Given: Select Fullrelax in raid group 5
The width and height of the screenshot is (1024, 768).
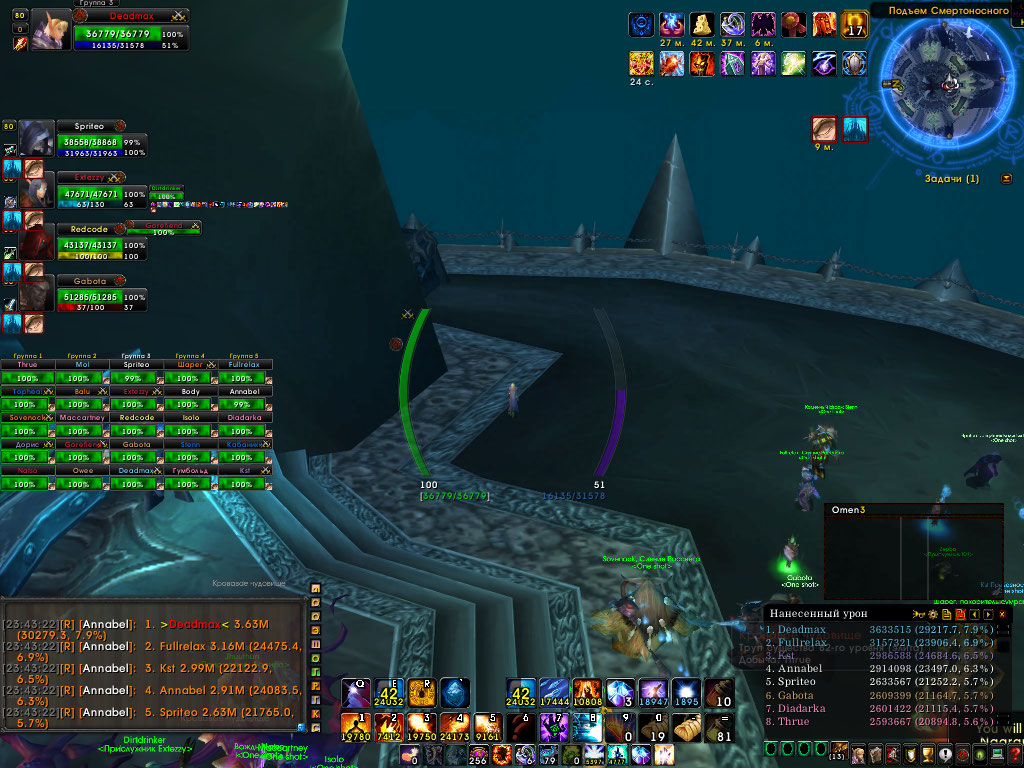Looking at the screenshot, I should coord(245,372).
